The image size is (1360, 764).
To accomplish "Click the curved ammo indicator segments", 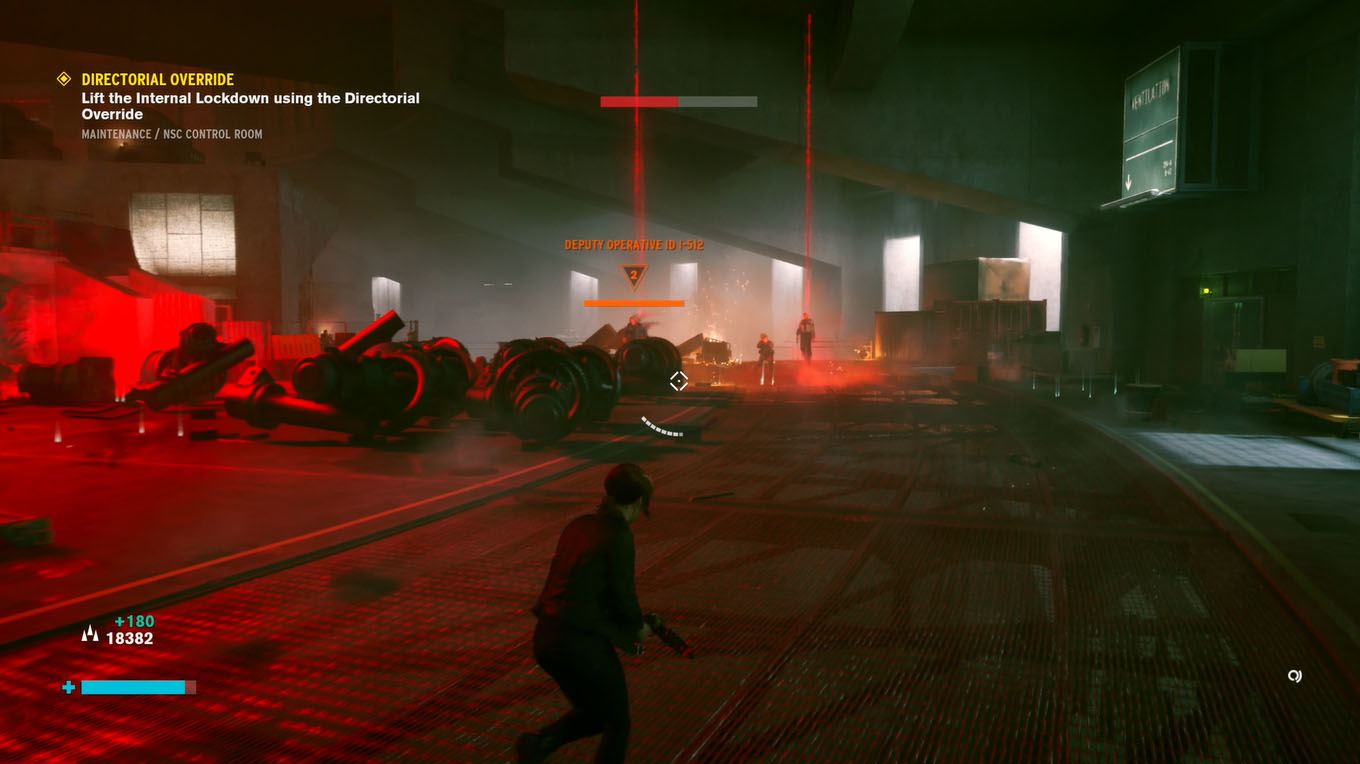I will [x=660, y=428].
